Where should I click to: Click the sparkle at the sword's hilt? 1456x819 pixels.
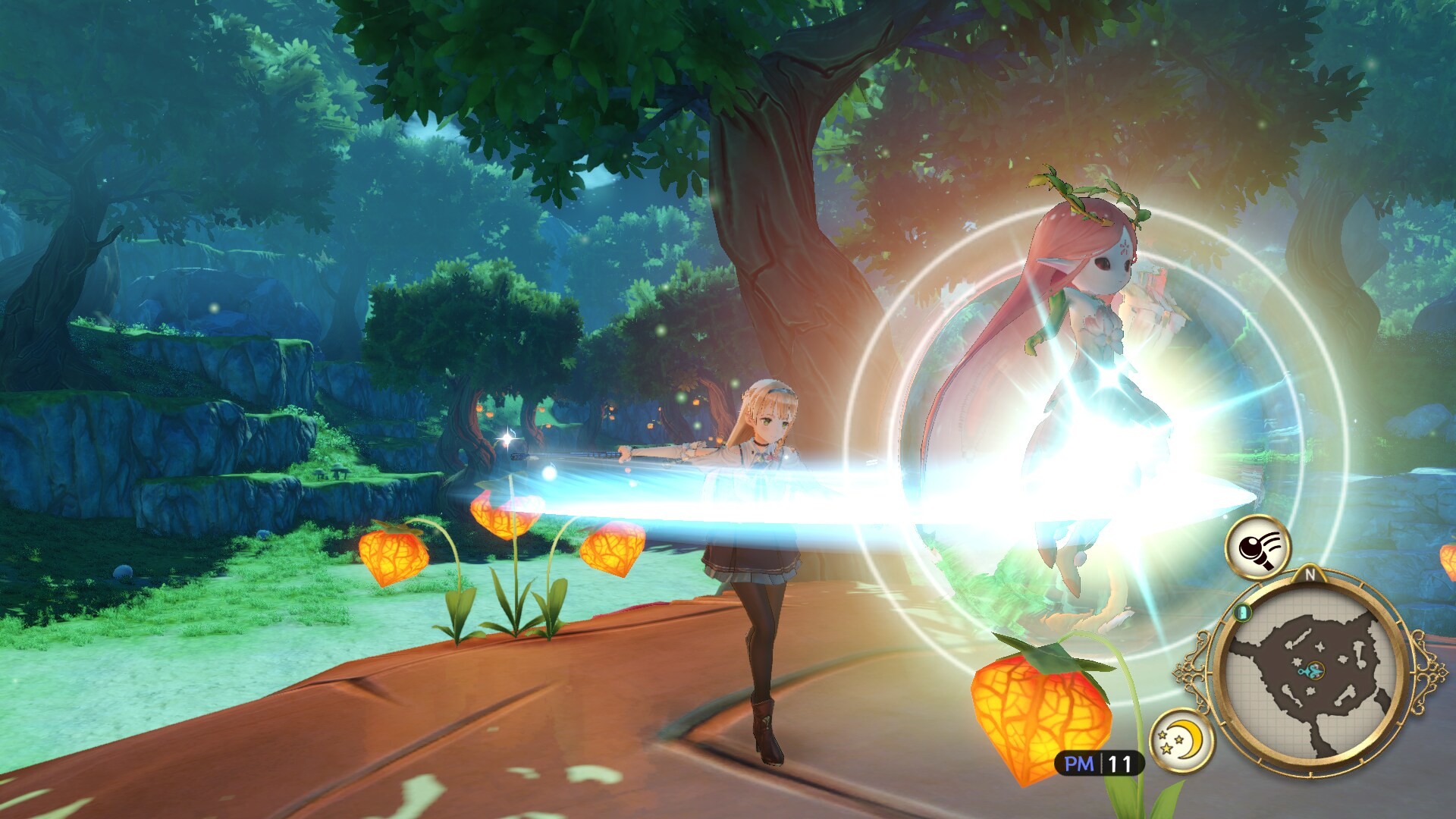[x=508, y=437]
